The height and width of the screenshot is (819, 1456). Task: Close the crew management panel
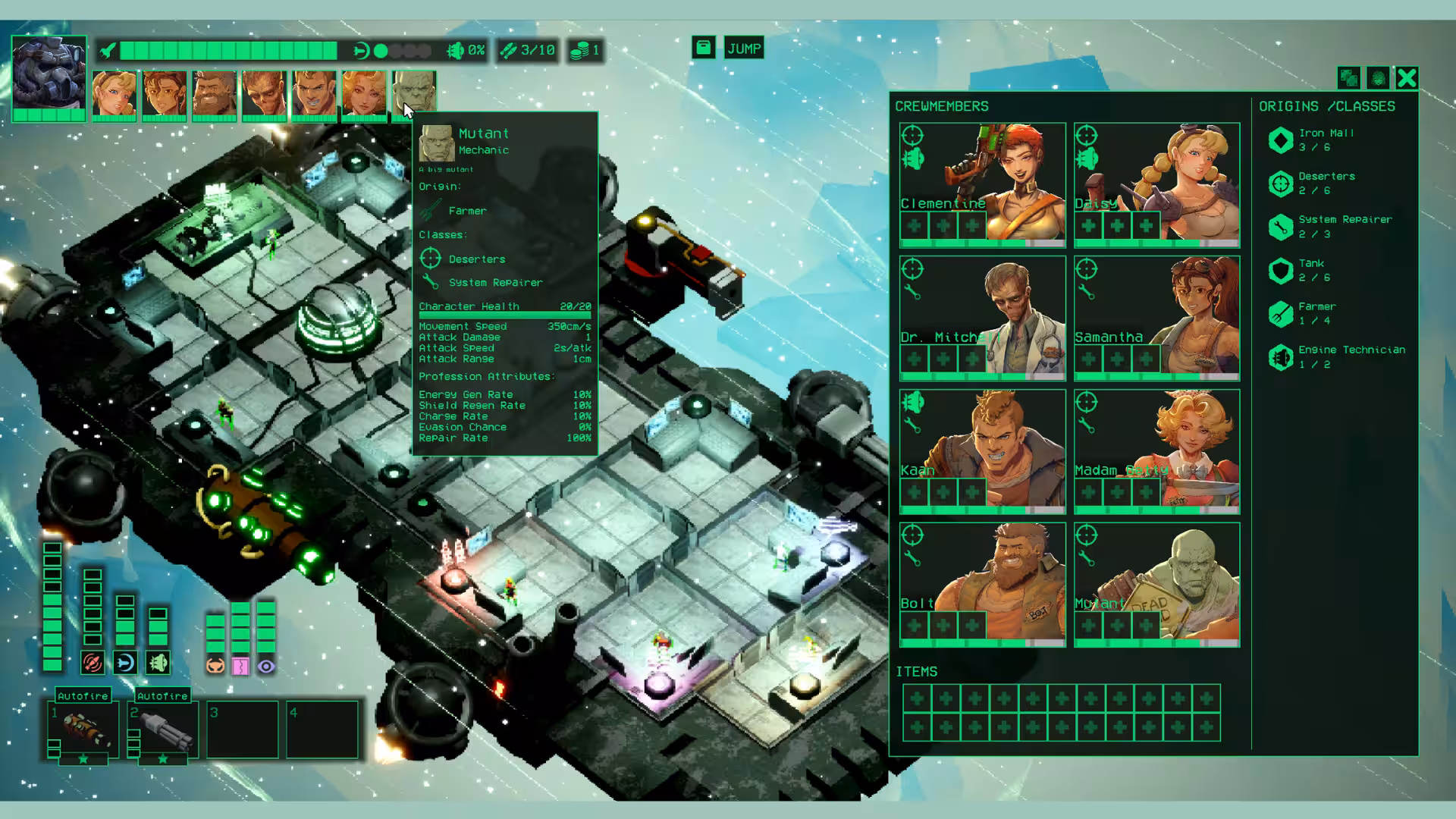pos(1407,78)
